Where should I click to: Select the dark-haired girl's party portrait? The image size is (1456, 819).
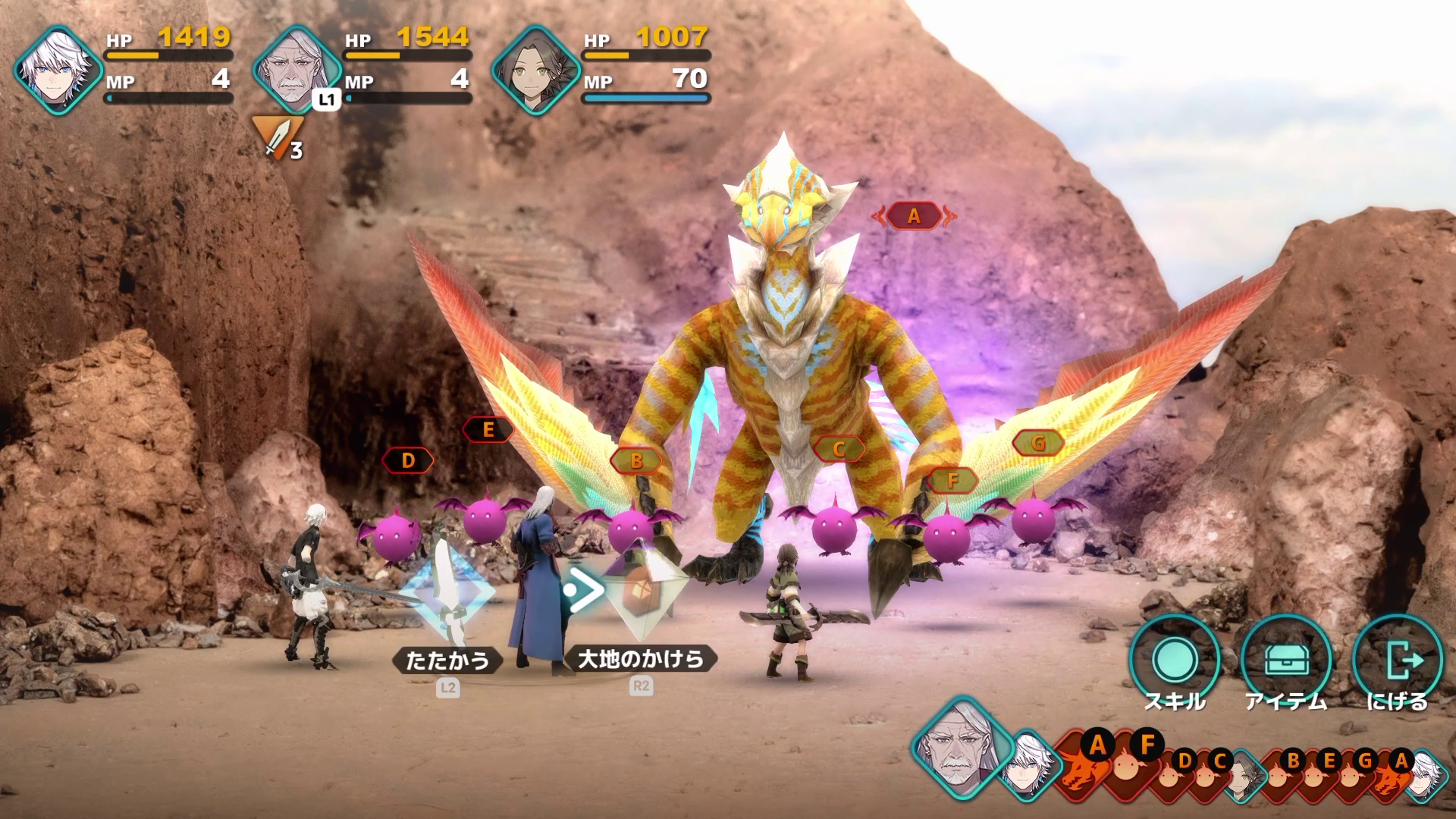pyautogui.click(x=535, y=68)
